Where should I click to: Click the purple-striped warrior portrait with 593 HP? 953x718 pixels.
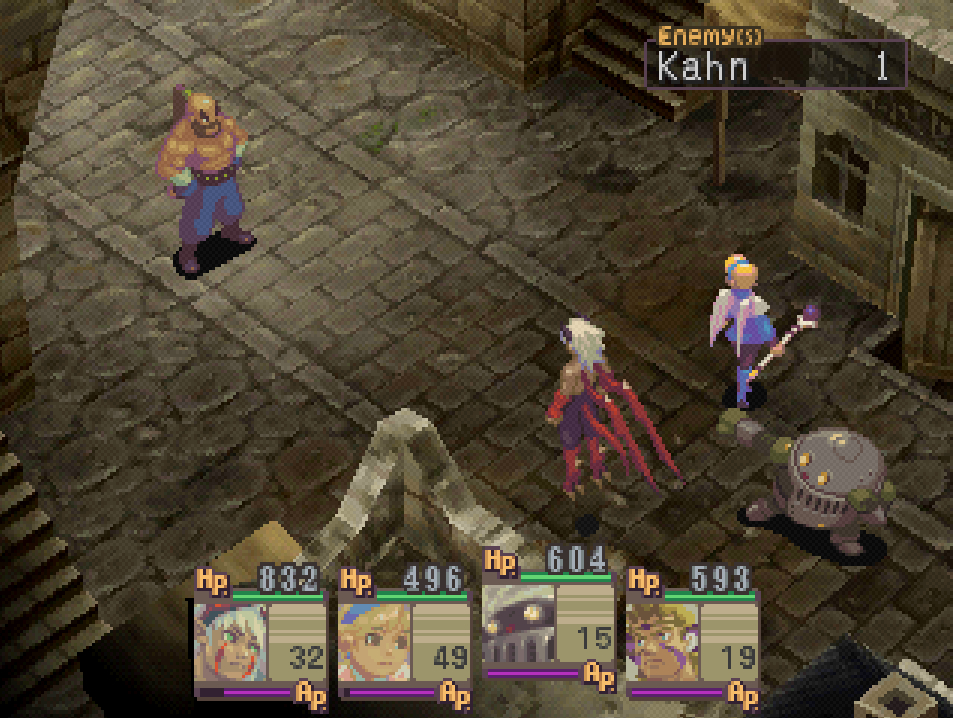coord(662,641)
